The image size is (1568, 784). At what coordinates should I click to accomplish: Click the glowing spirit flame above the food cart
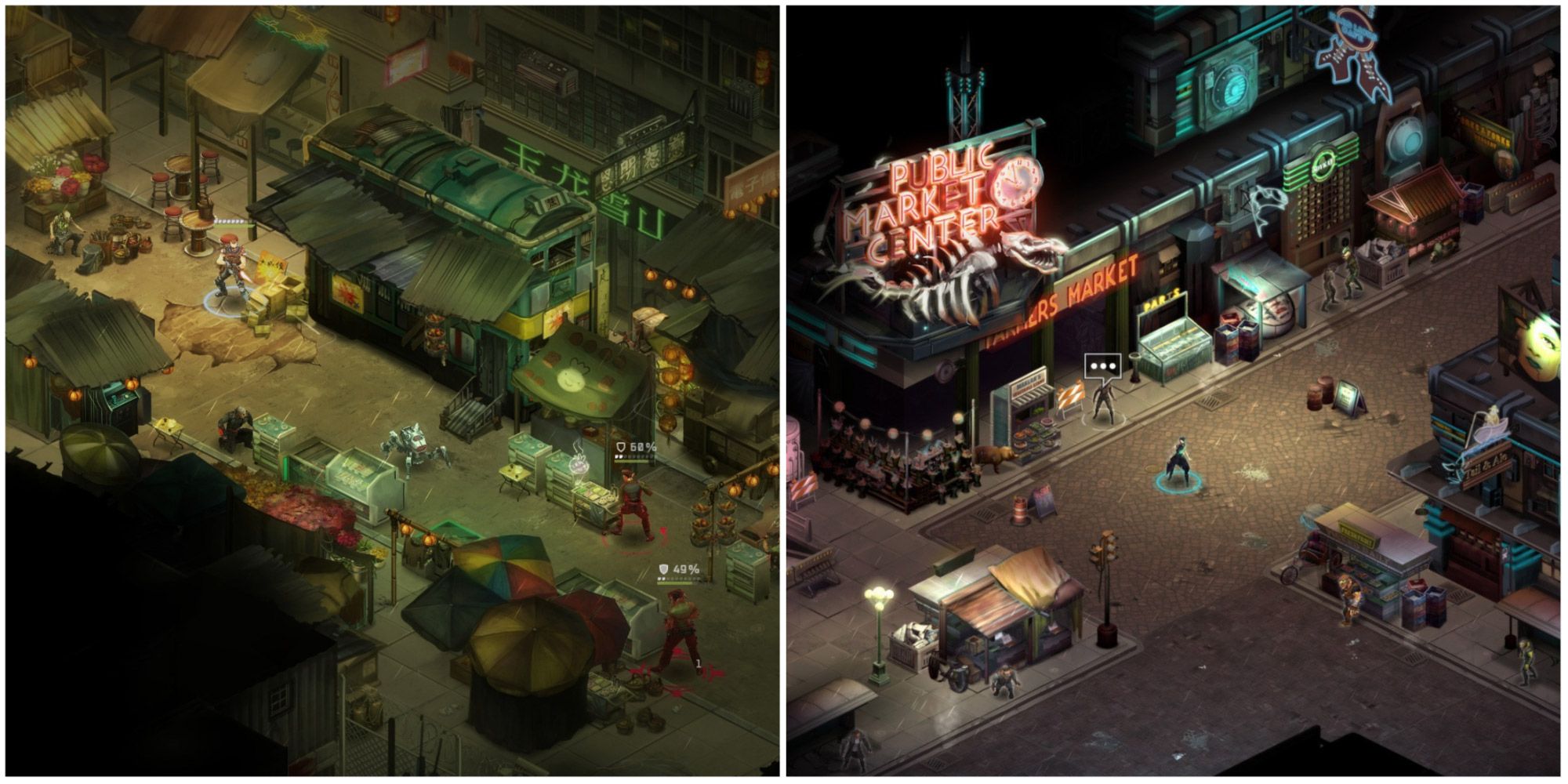pyautogui.click(x=578, y=463)
